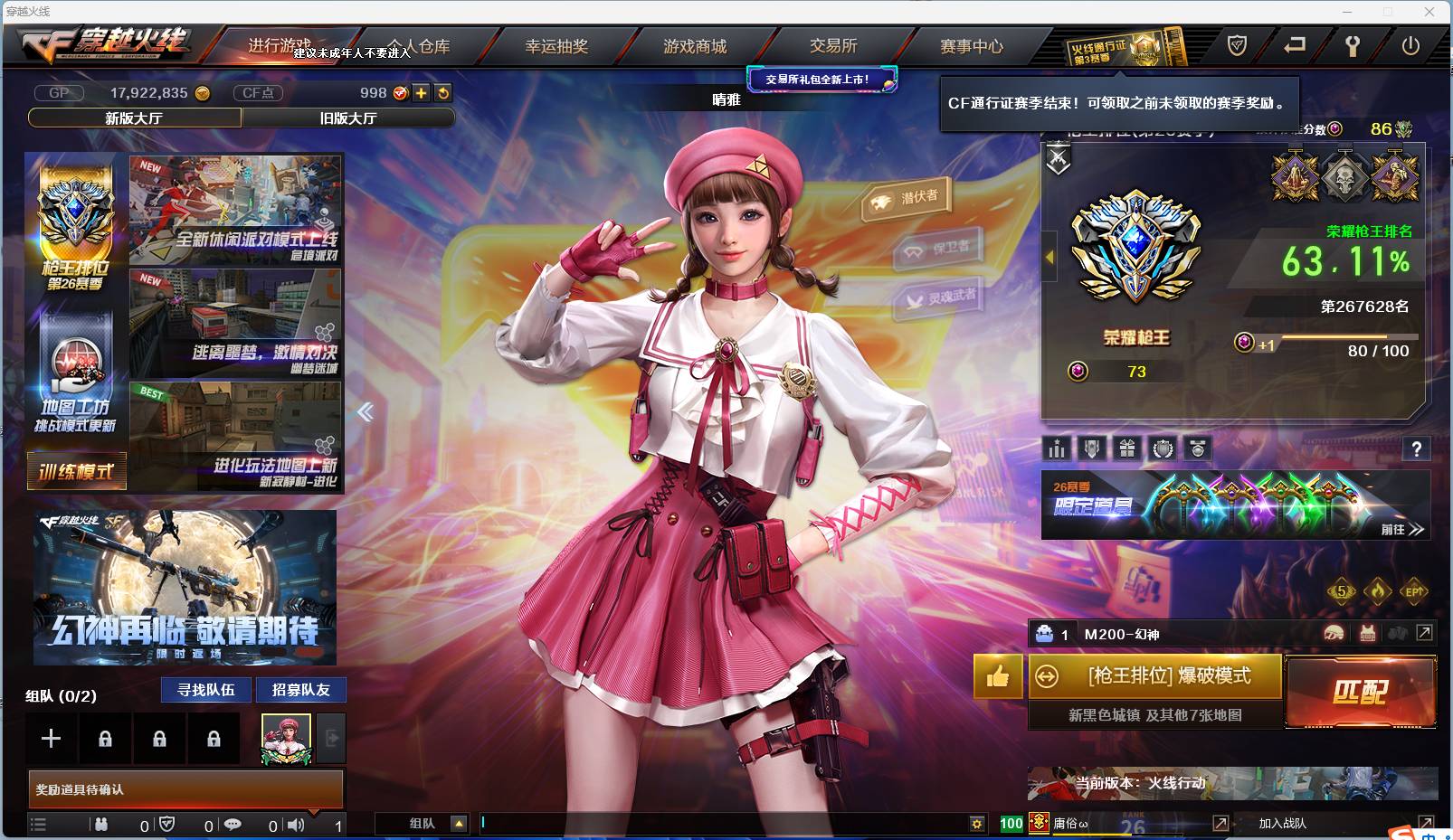
Task: Collapse the news panel with the left chevron
Action: [363, 411]
